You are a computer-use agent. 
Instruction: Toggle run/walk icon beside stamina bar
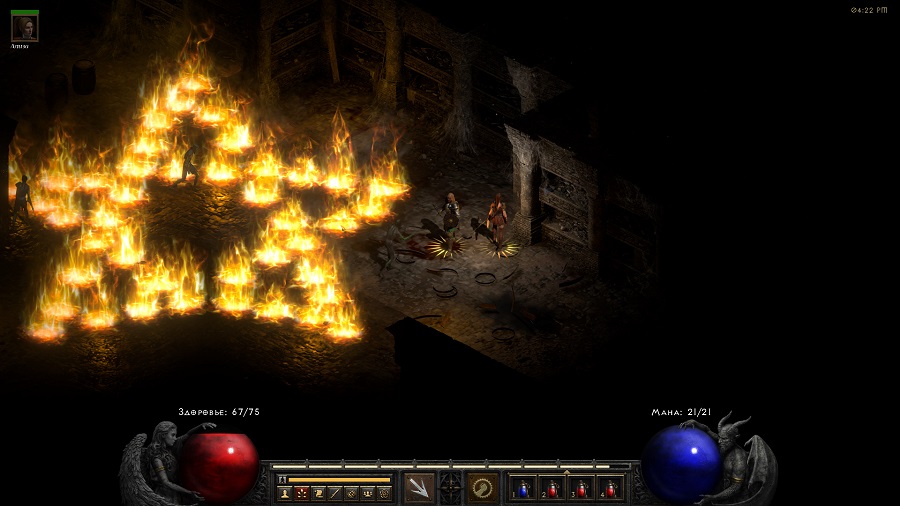coord(283,480)
